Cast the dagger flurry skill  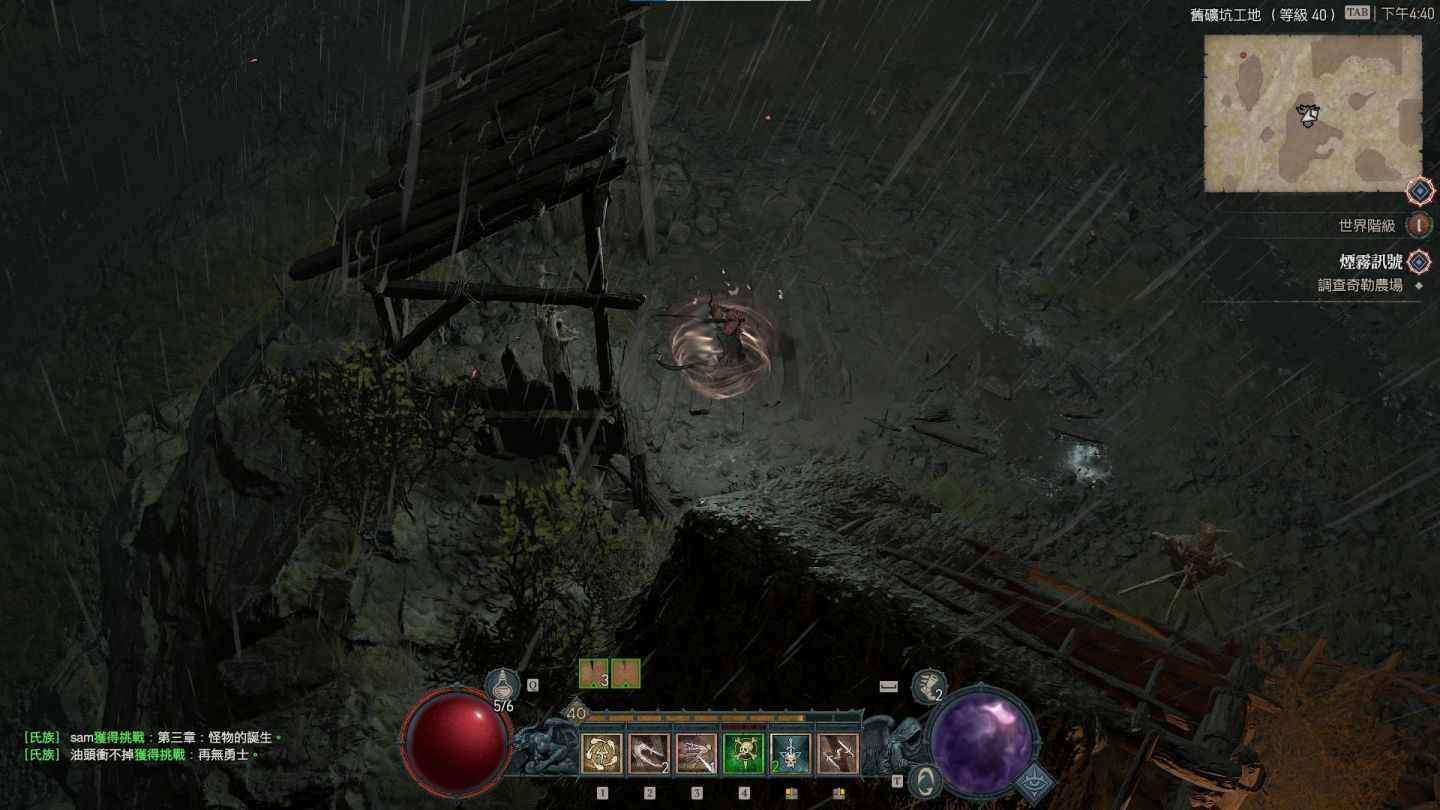(696, 753)
